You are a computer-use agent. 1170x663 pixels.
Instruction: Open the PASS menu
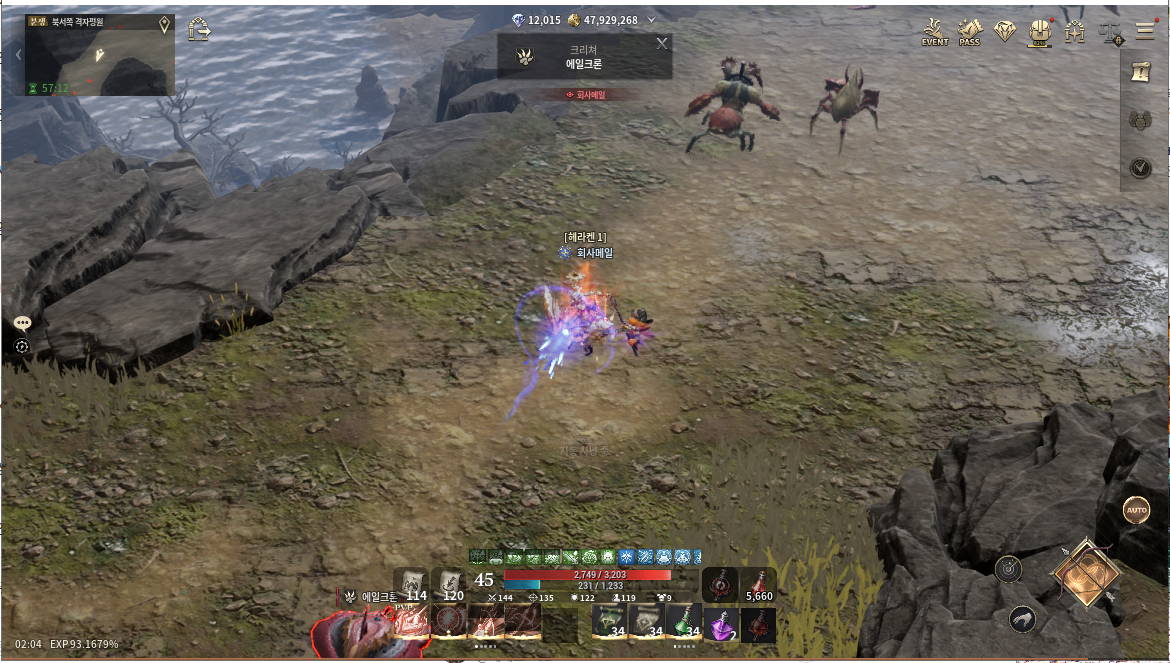point(969,32)
